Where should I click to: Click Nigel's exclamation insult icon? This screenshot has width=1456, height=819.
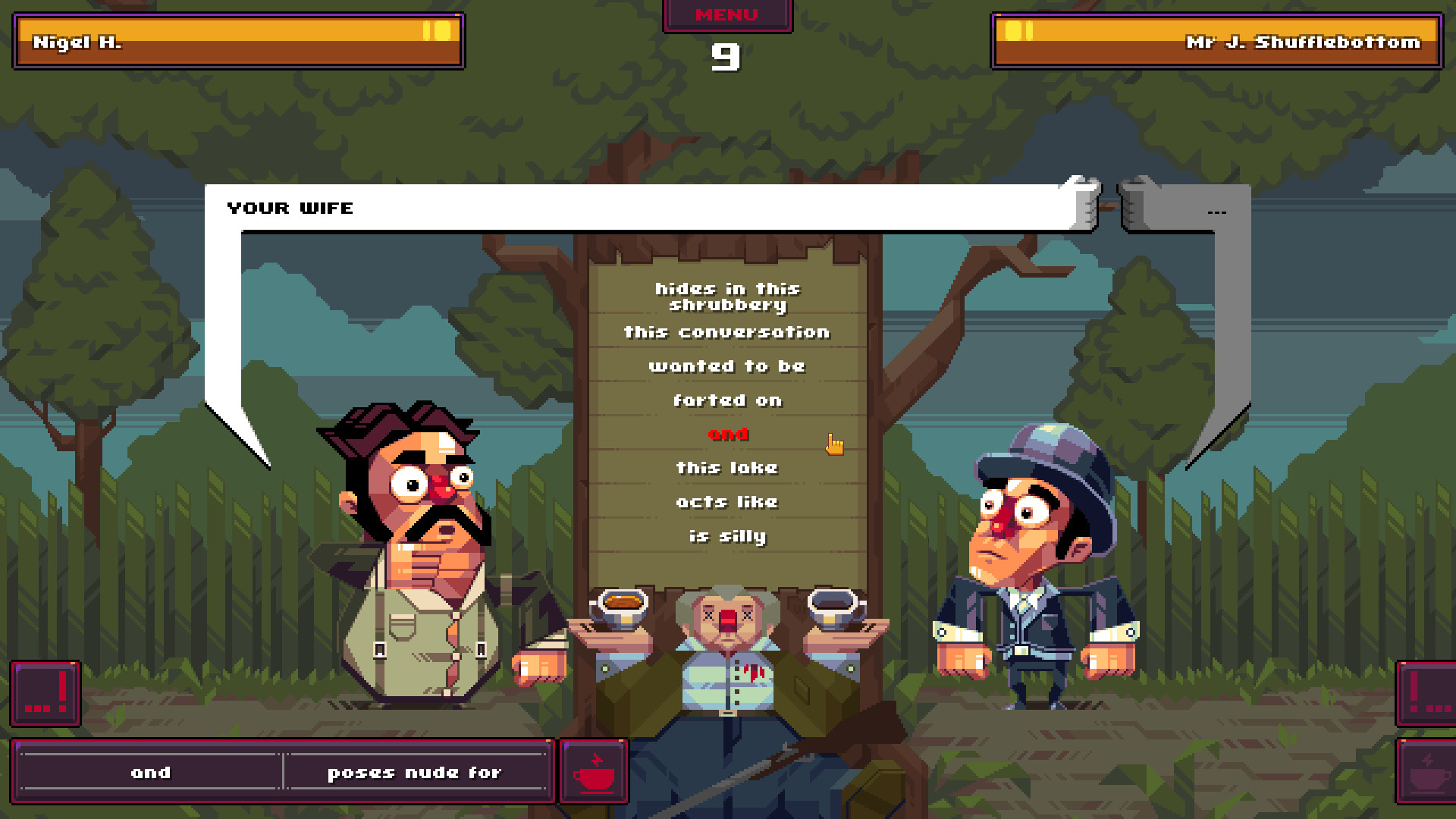click(45, 695)
